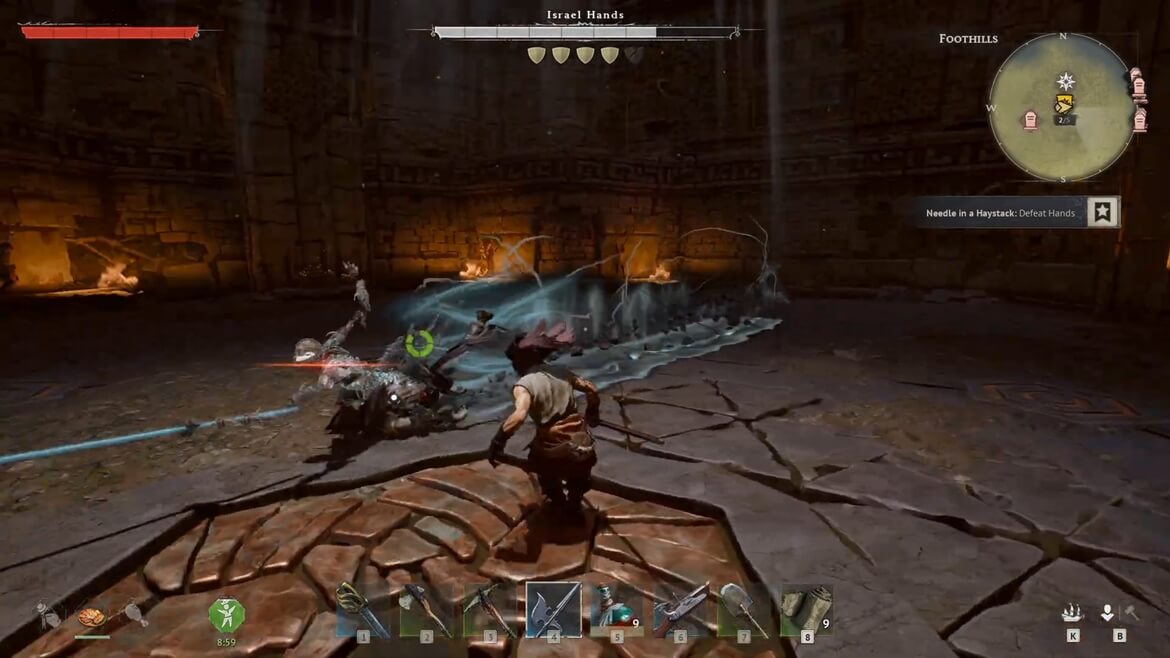Viewport: 1170px width, 658px height.
Task: Select the halberd in highlighted slot 4
Action: click(x=553, y=608)
